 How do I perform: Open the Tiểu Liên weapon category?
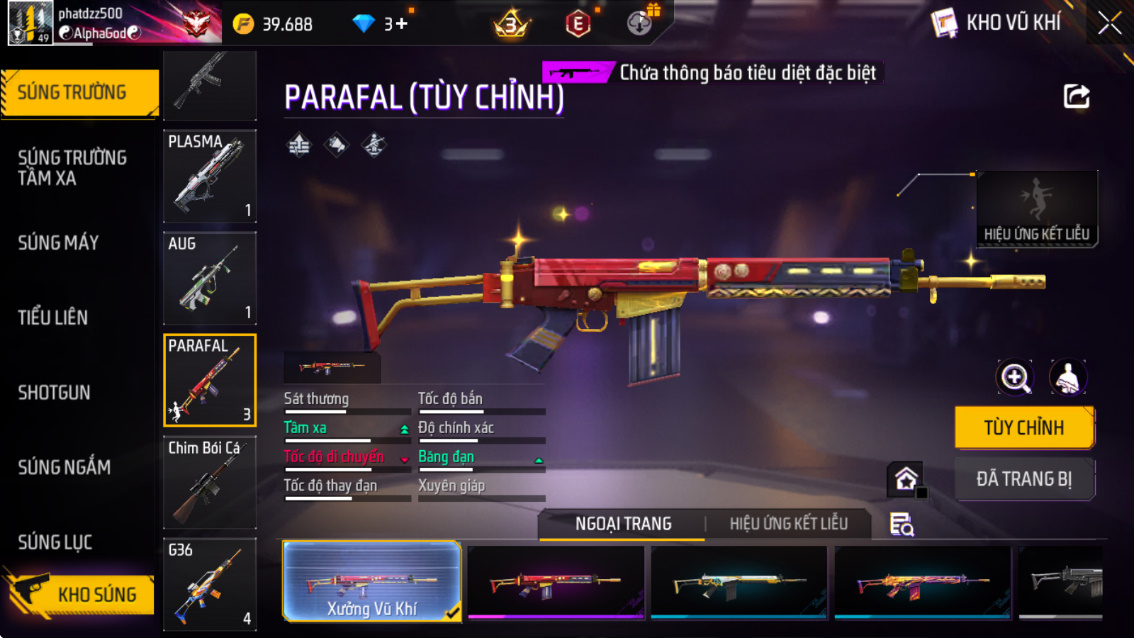pyautogui.click(x=53, y=318)
